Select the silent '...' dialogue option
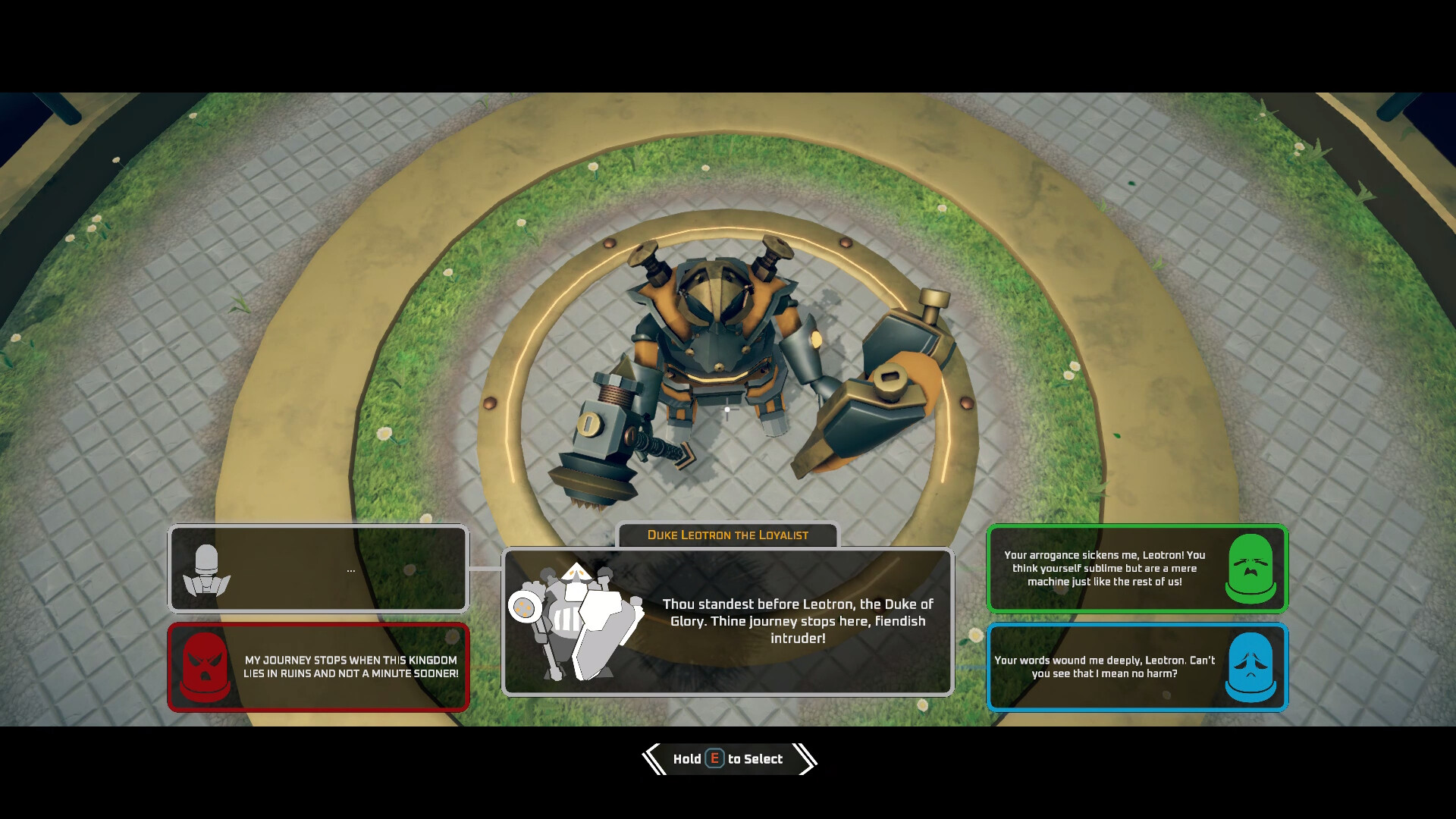Viewport: 1456px width, 819px height. coord(318,568)
